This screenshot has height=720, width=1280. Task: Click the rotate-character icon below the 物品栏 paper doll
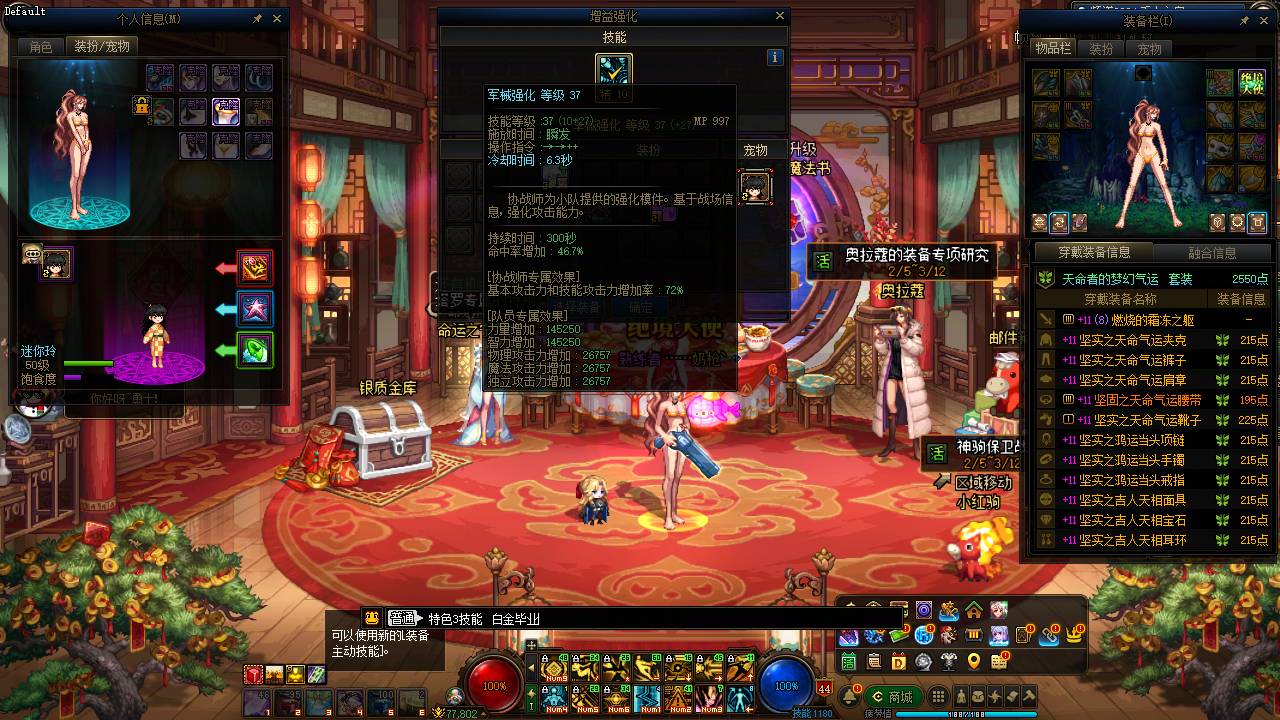click(x=1059, y=223)
